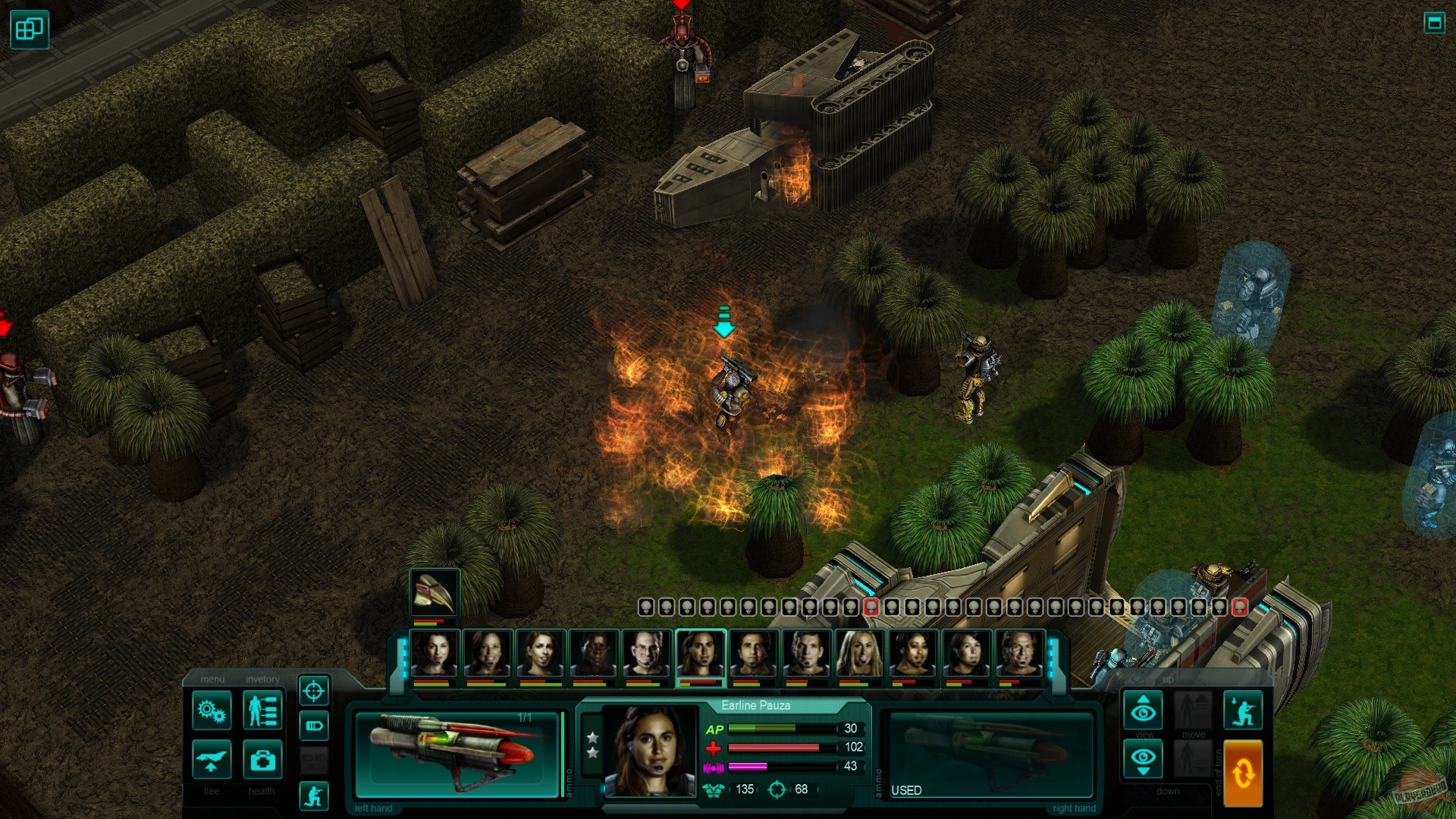Open the health medkit icon
The width and height of the screenshot is (1456, 819).
pyautogui.click(x=263, y=760)
